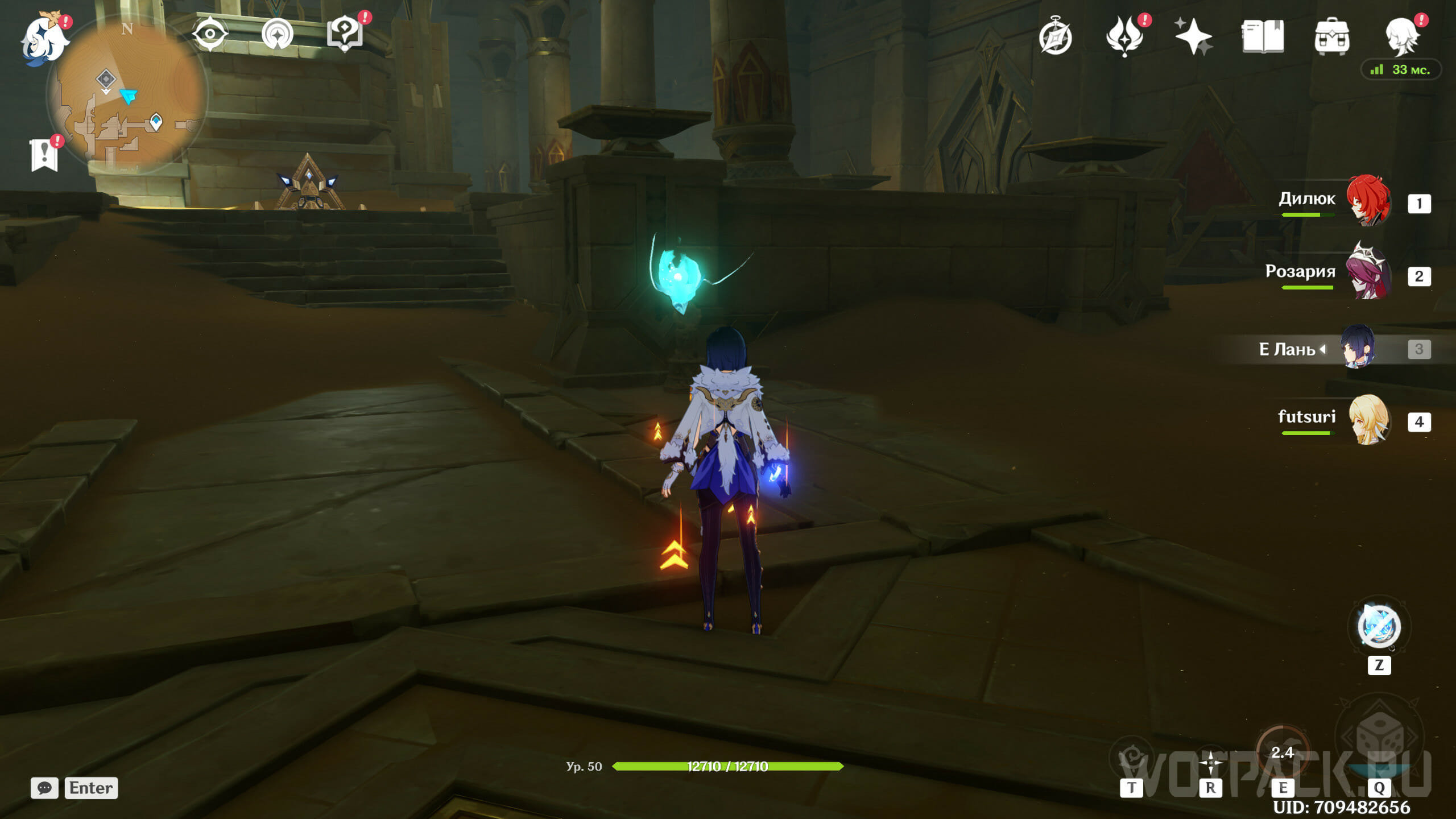Image resolution: width=1456 pixels, height=819 pixels.
Task: Use the blue gadget above Z
Action: 1379,627
